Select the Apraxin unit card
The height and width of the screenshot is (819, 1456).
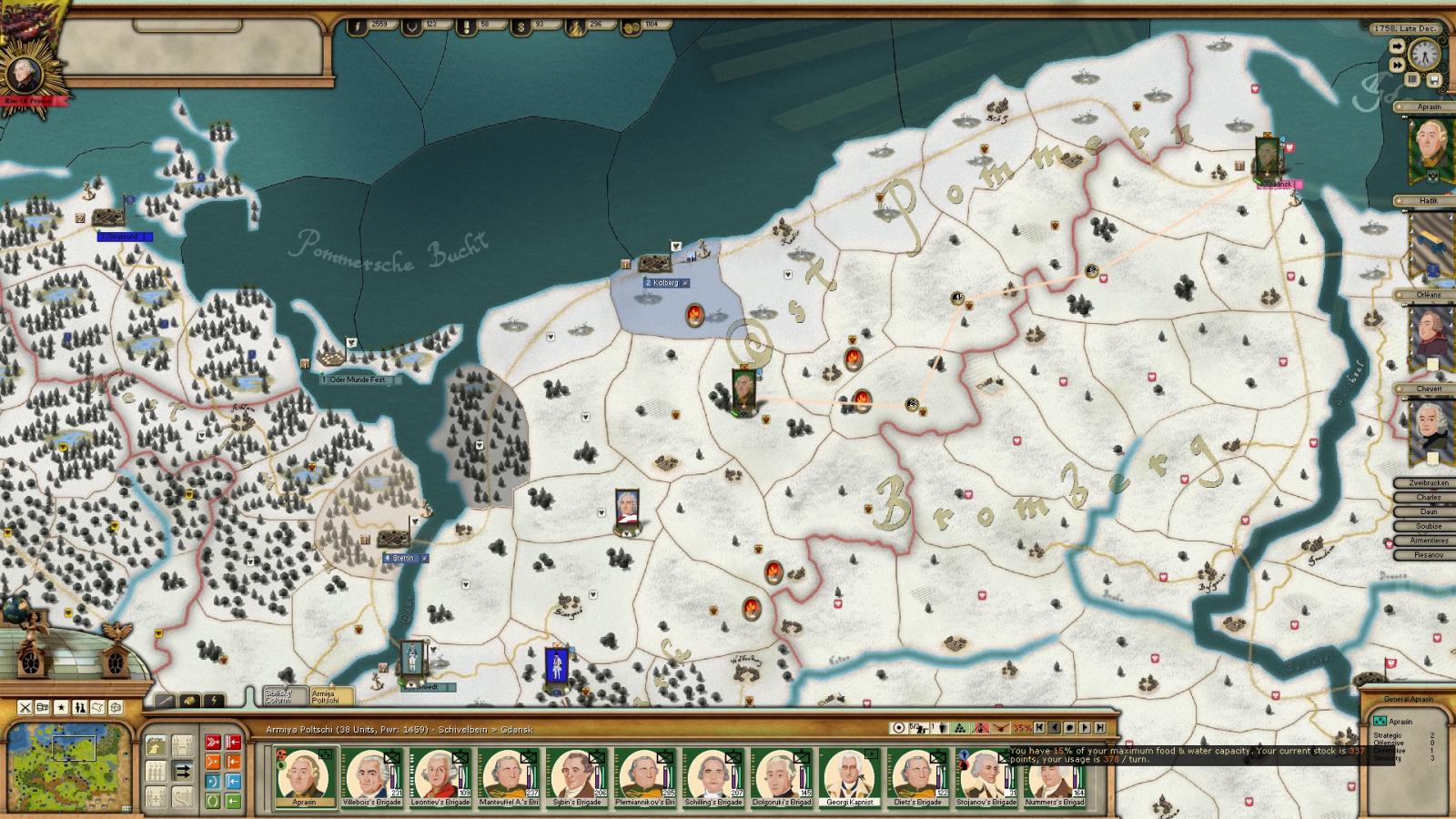coord(304,778)
